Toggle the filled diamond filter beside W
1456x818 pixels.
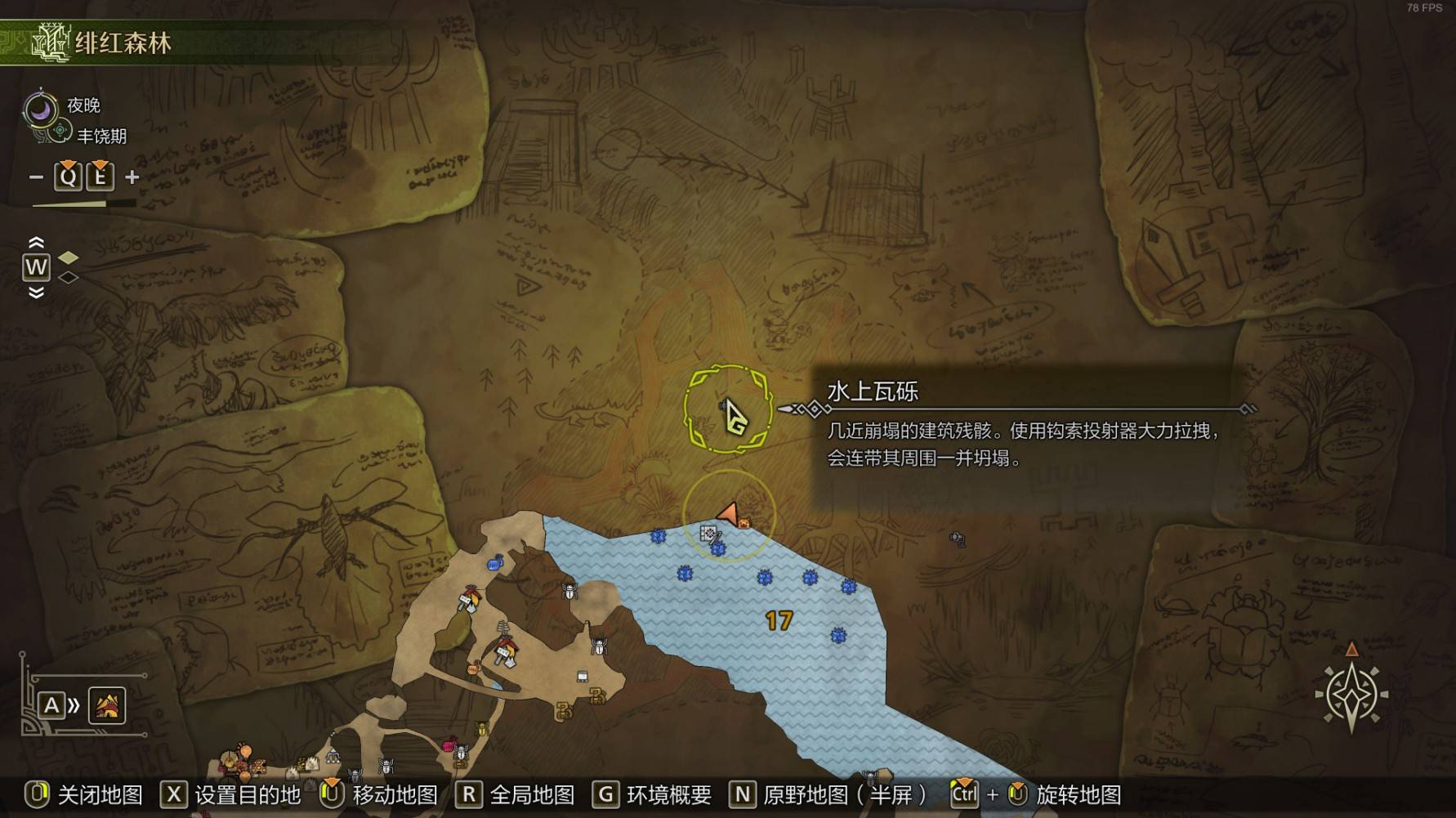tap(68, 257)
